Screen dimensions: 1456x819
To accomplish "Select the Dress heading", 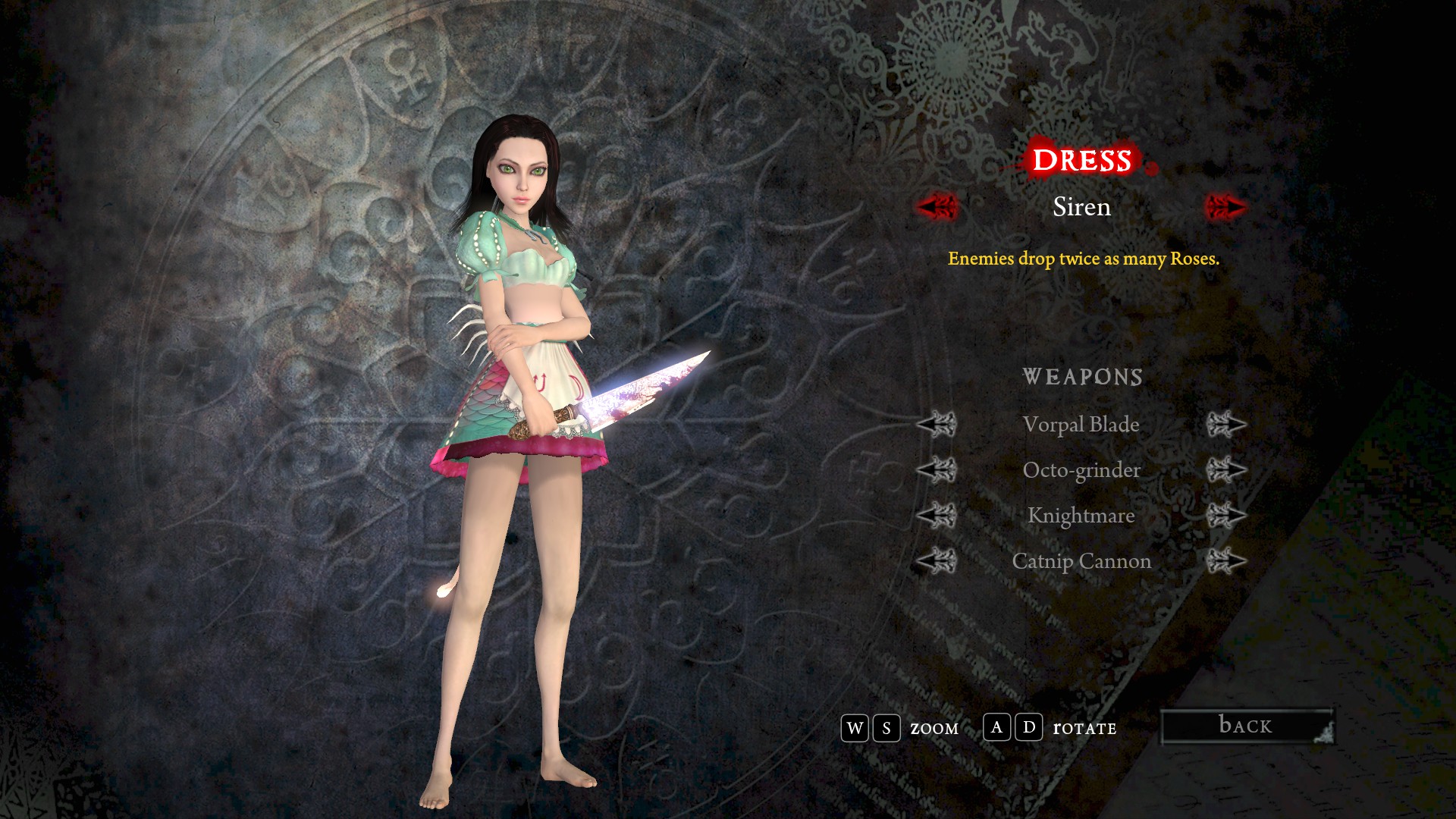I will 1082,161.
